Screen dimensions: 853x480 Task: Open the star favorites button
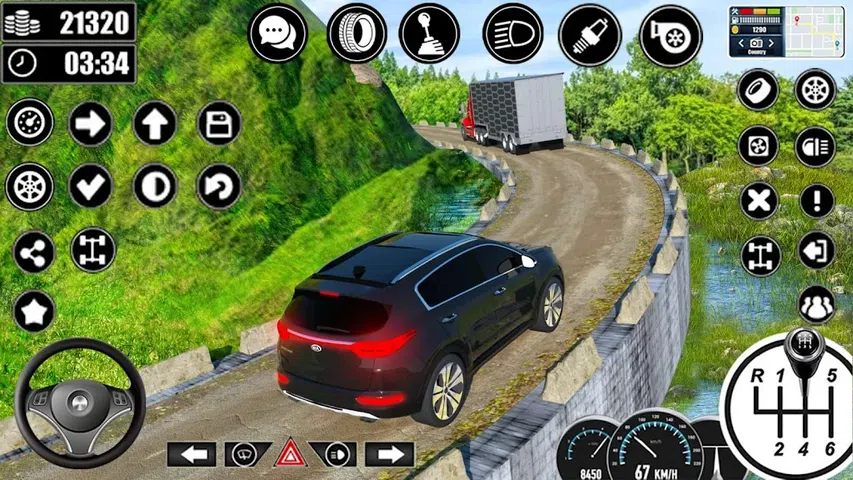point(34,313)
